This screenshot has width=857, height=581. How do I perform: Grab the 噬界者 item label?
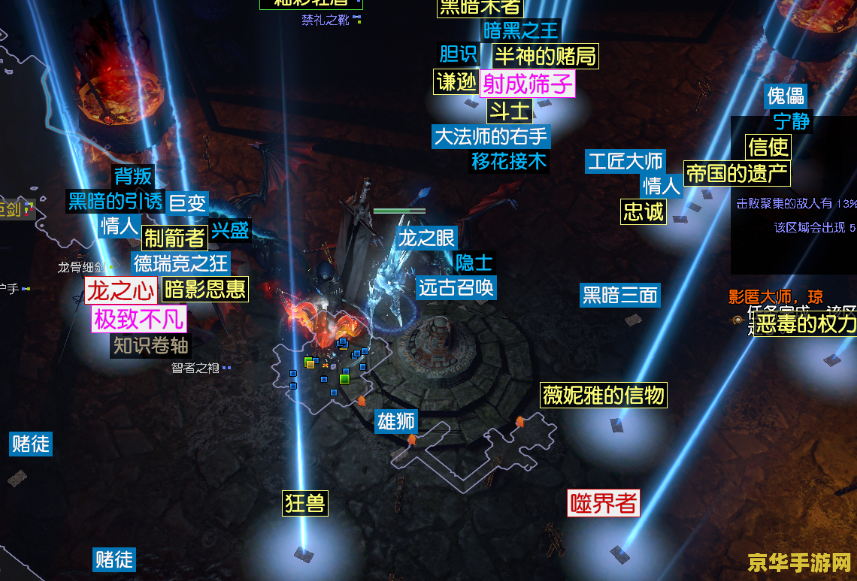point(603,502)
